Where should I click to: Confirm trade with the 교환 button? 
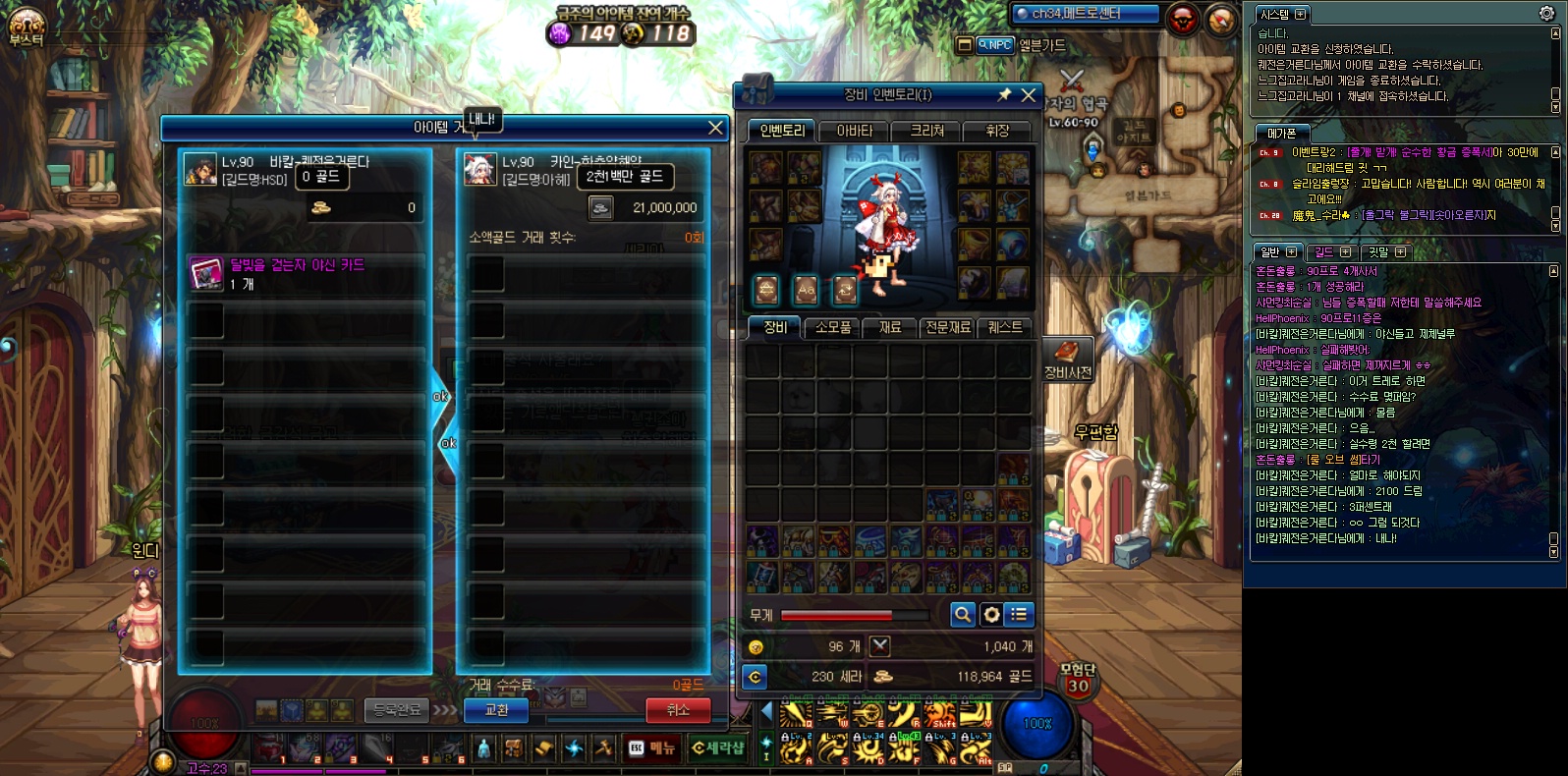tap(496, 709)
